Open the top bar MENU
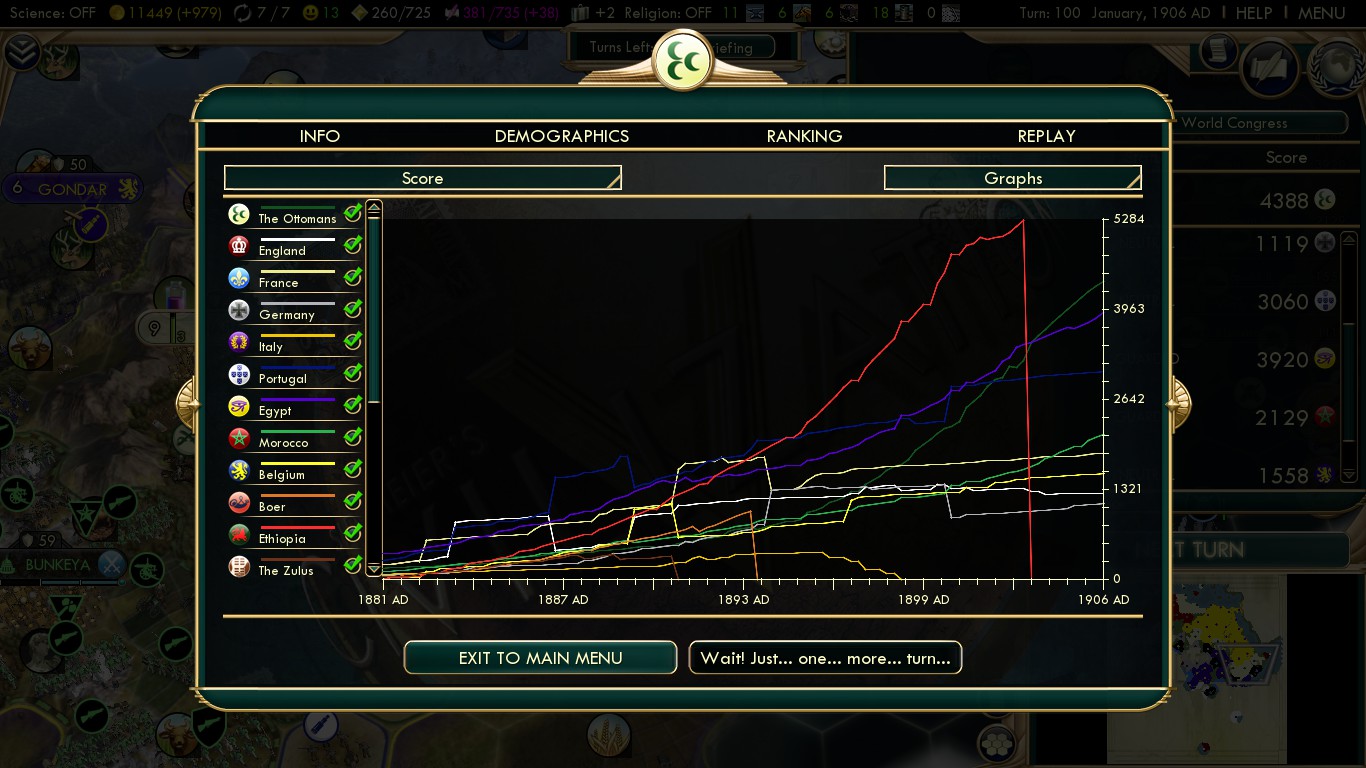Viewport: 1366px width, 768px height. [1321, 13]
